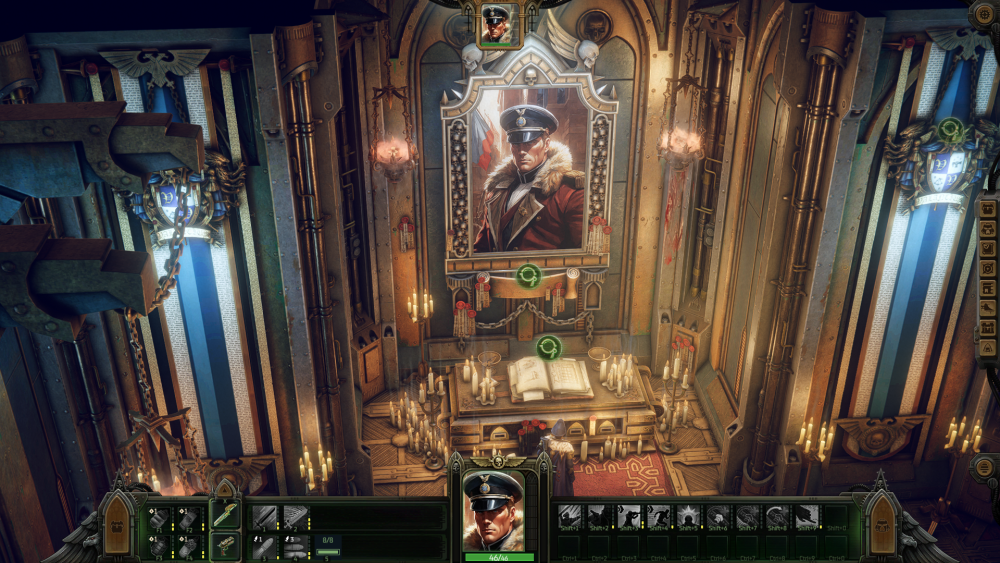Use the consumable in the F4 slot

(x=189, y=546)
